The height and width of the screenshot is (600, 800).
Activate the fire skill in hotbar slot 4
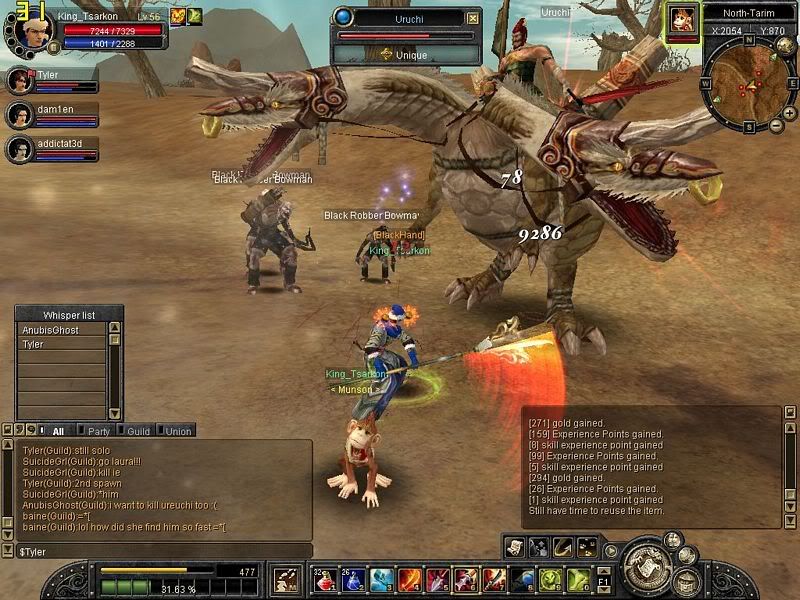point(410,579)
